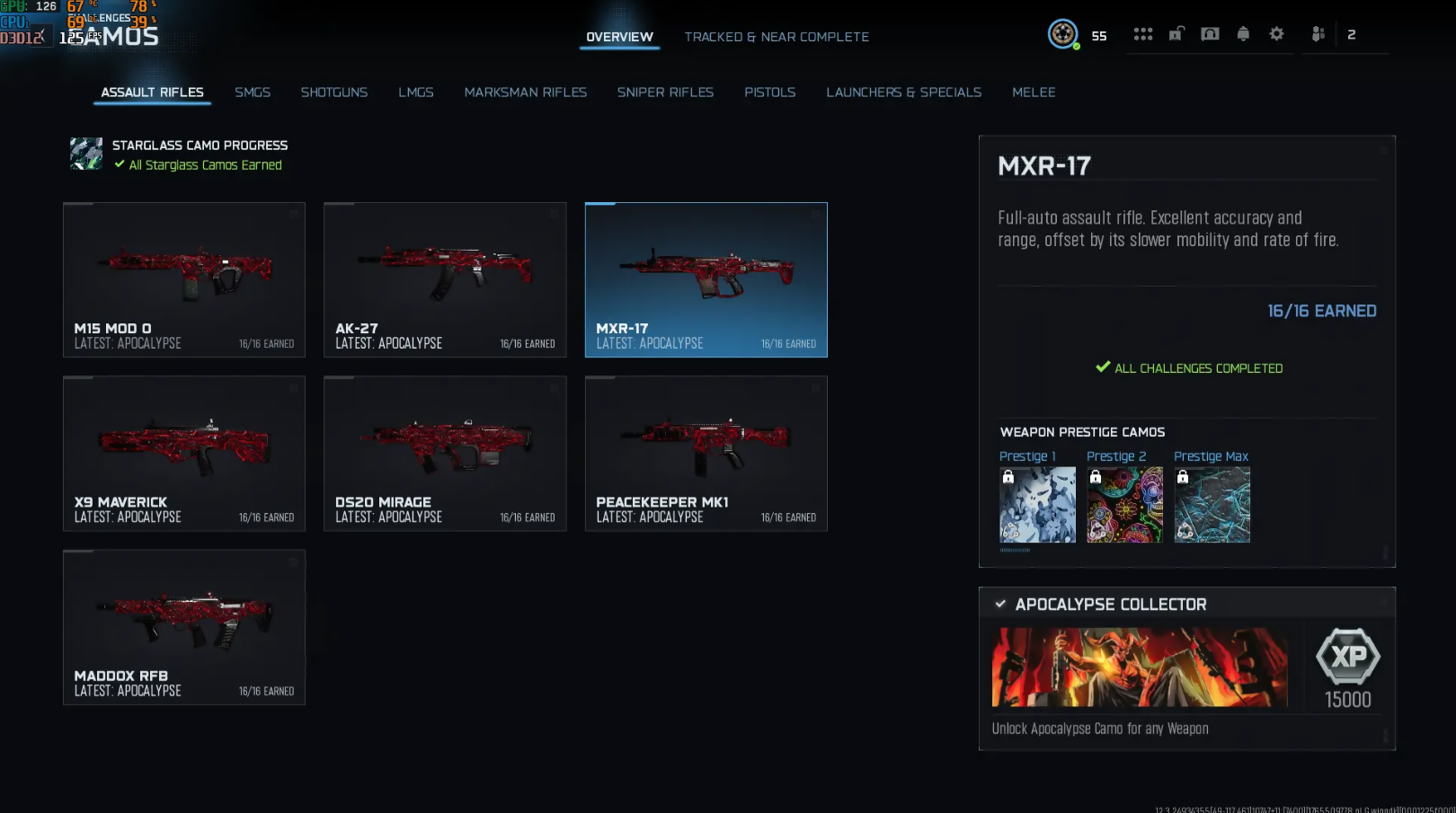Switch to the SMGs weapon category
Viewport: 1456px width, 813px height.
coord(253,93)
